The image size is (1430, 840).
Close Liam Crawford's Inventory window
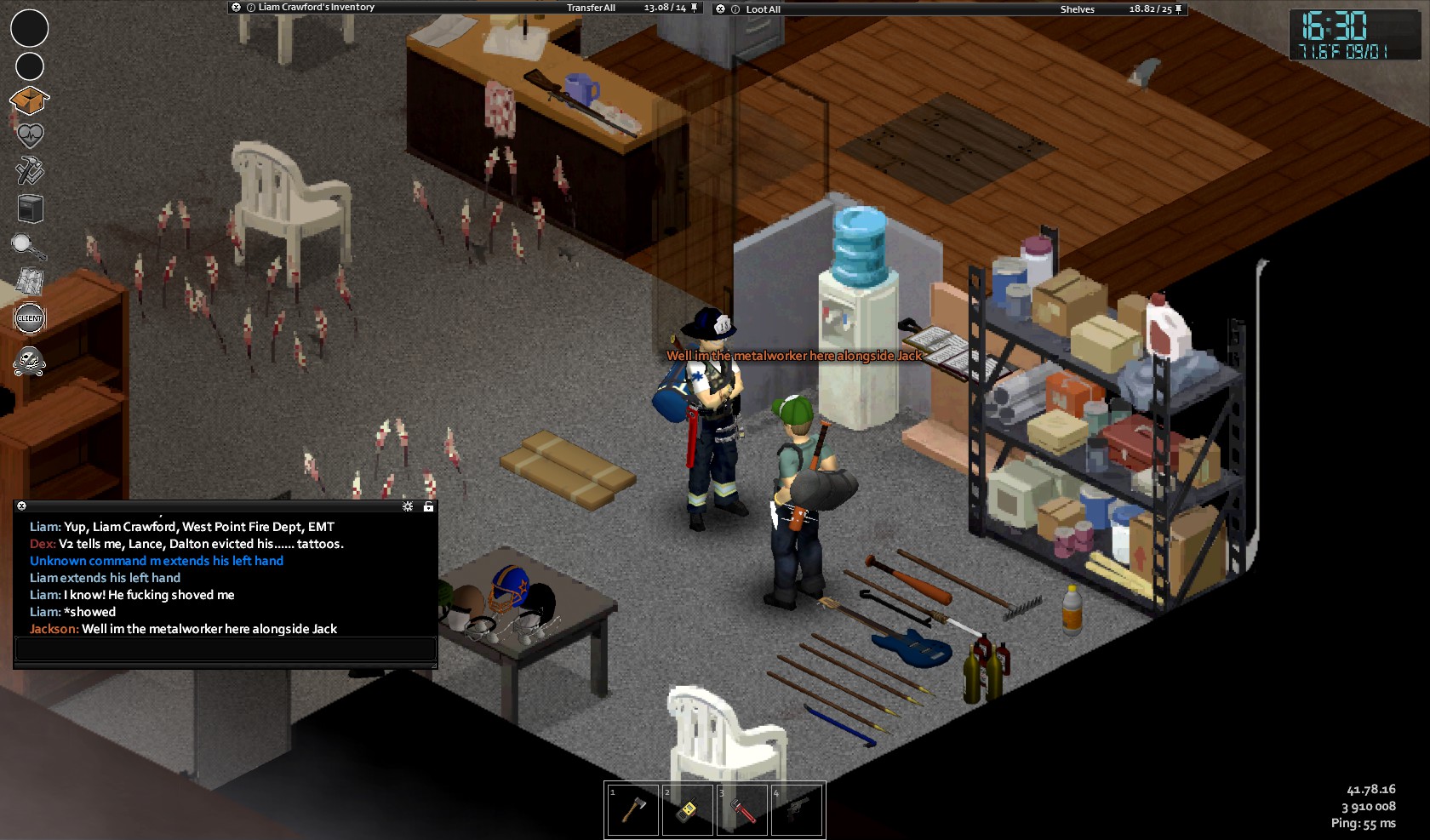tap(237, 8)
